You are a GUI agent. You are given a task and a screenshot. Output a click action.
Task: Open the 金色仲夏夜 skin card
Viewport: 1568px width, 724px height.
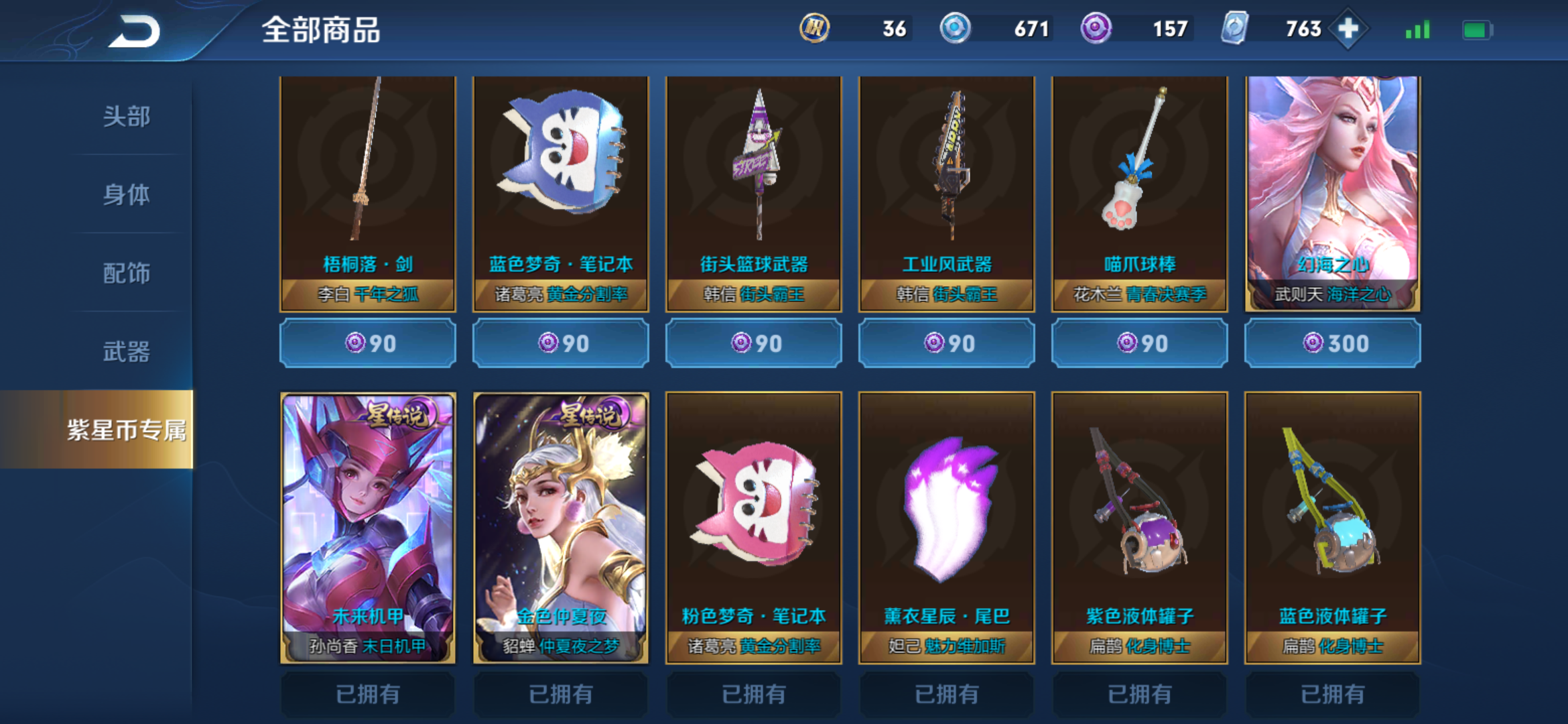click(x=561, y=528)
